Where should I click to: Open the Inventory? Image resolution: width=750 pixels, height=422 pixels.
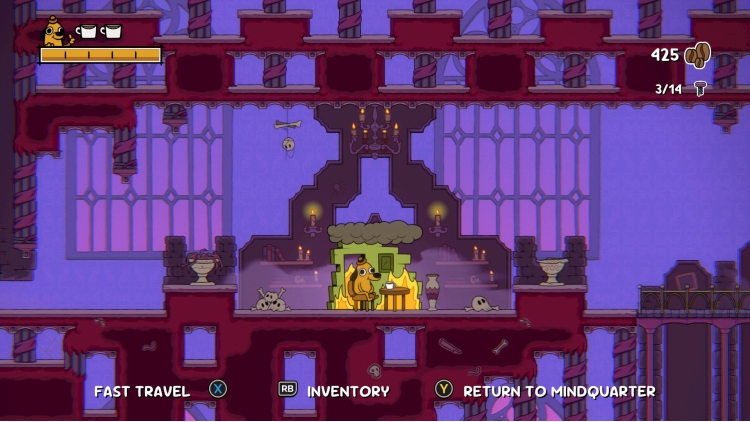[x=347, y=391]
